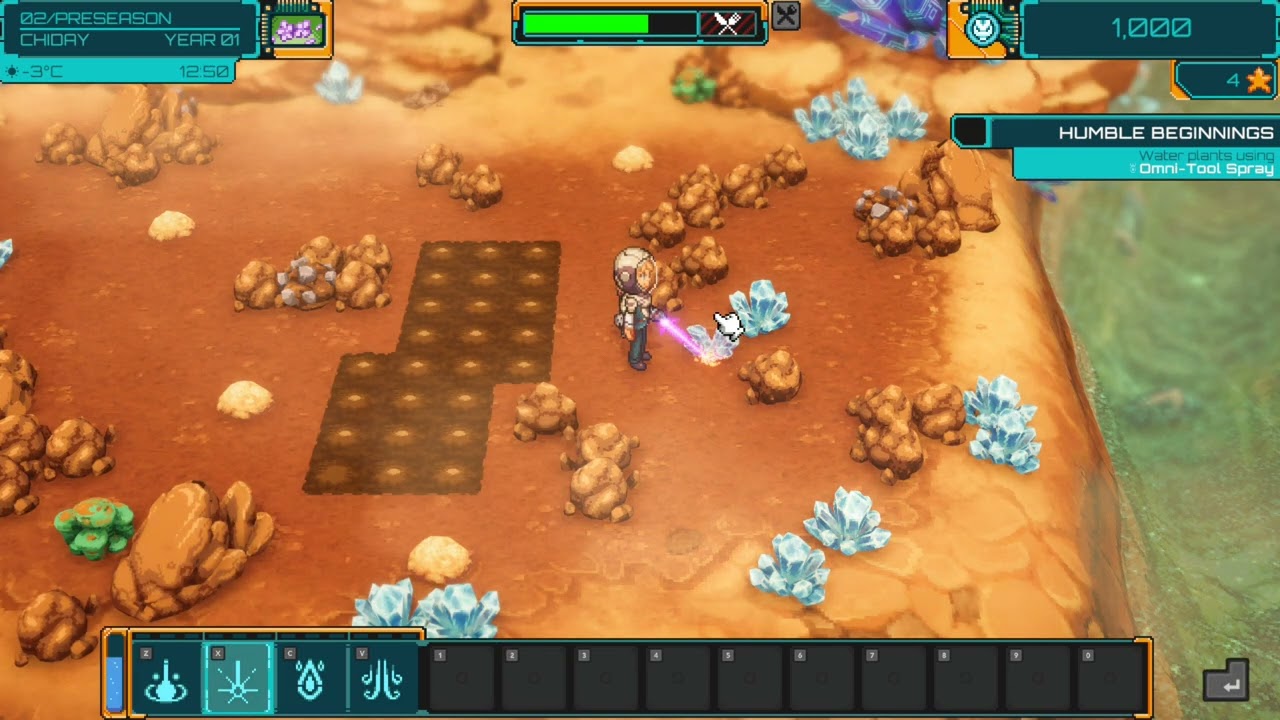Image resolution: width=1280 pixels, height=720 pixels.
Task: Choose the water droplet spray tool
Action: coord(310,679)
